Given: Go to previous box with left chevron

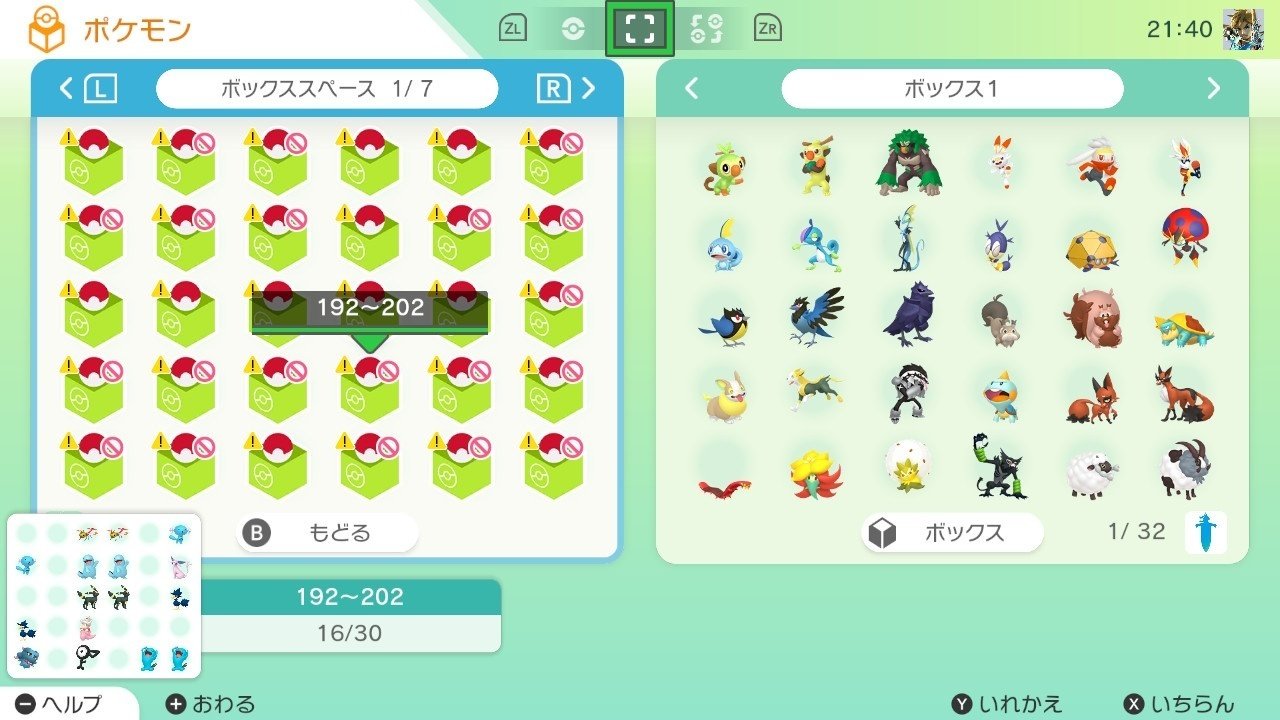Looking at the screenshot, I should pyautogui.click(x=690, y=89).
